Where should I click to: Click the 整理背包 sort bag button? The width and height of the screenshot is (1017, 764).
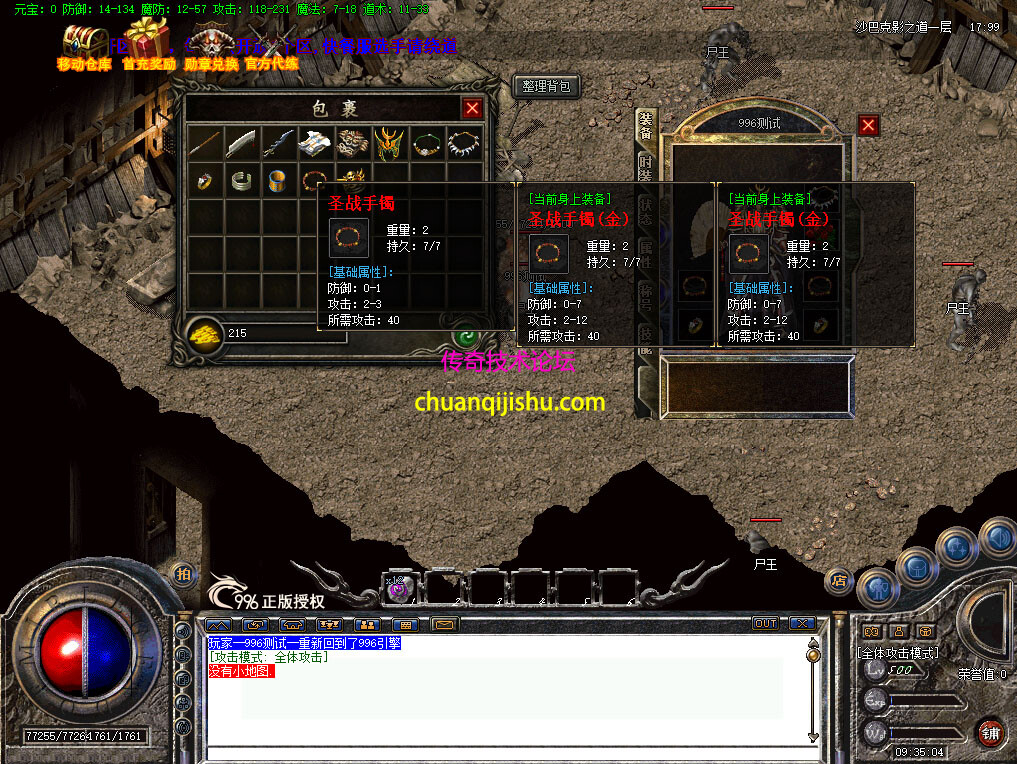[546, 87]
